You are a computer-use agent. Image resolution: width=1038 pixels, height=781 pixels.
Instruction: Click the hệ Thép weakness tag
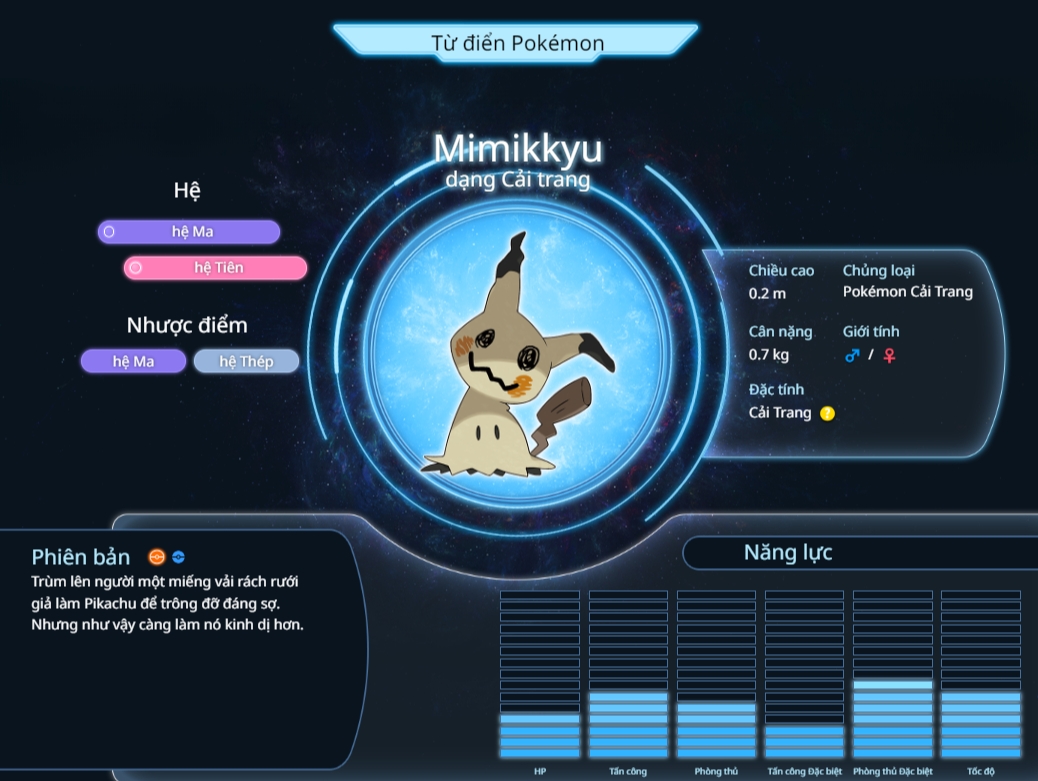pos(246,361)
